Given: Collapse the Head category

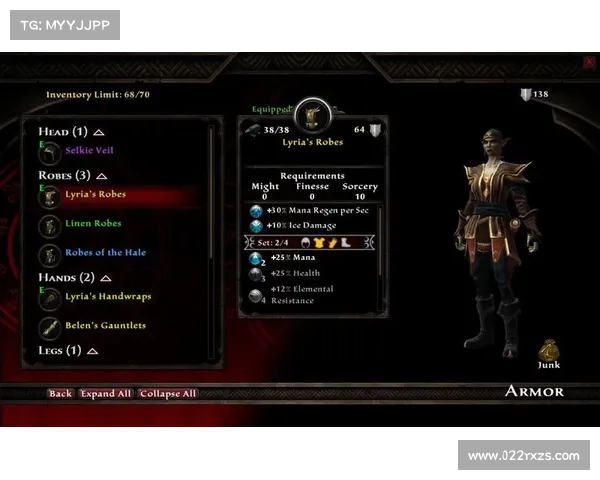Looking at the screenshot, I should pyautogui.click(x=99, y=132).
